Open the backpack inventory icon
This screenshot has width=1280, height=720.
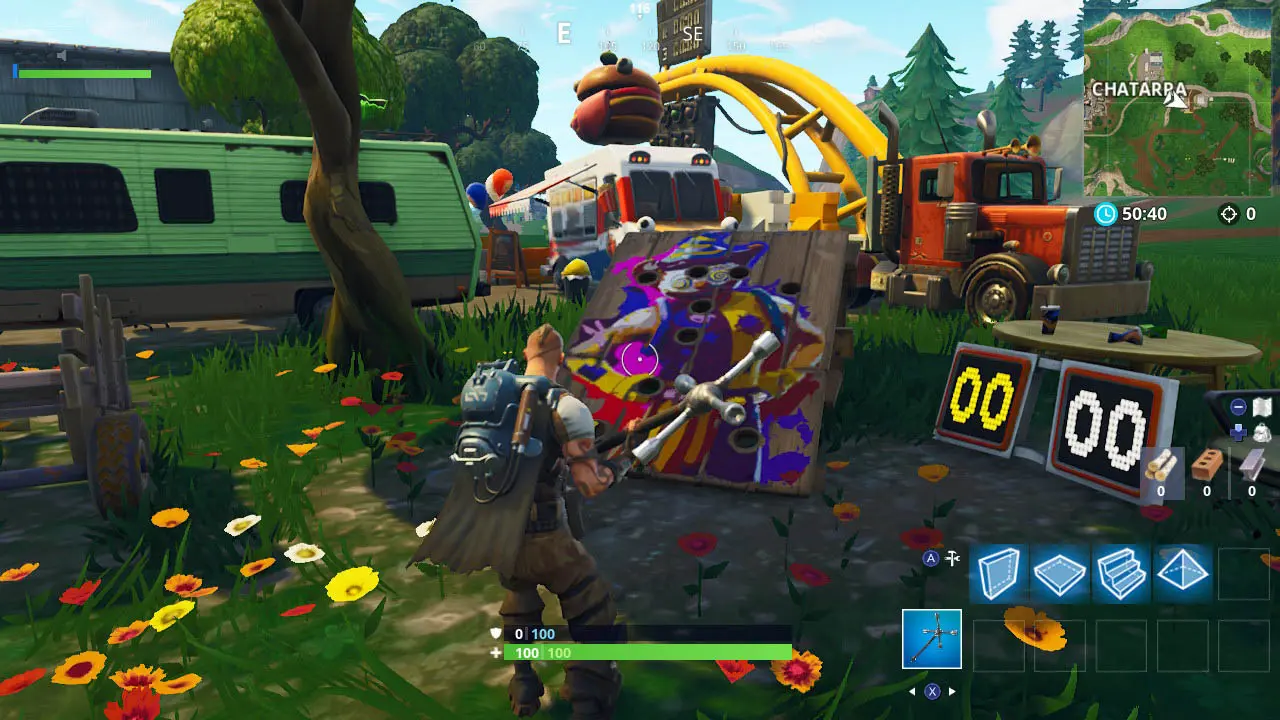(x=1262, y=432)
